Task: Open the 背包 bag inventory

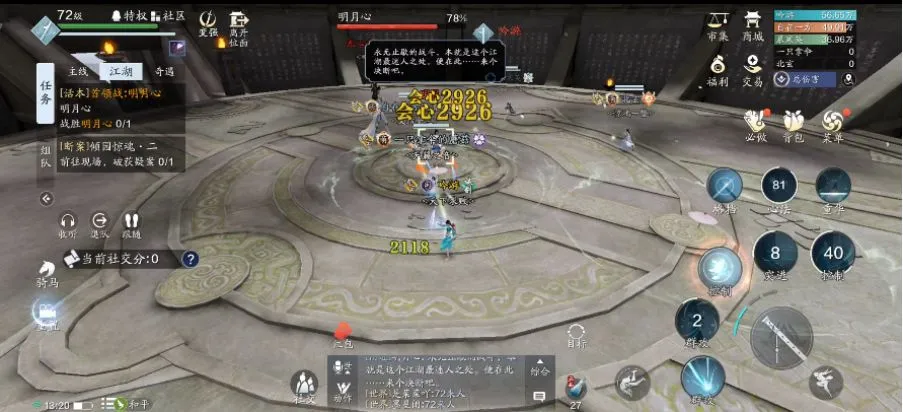Action: (793, 123)
